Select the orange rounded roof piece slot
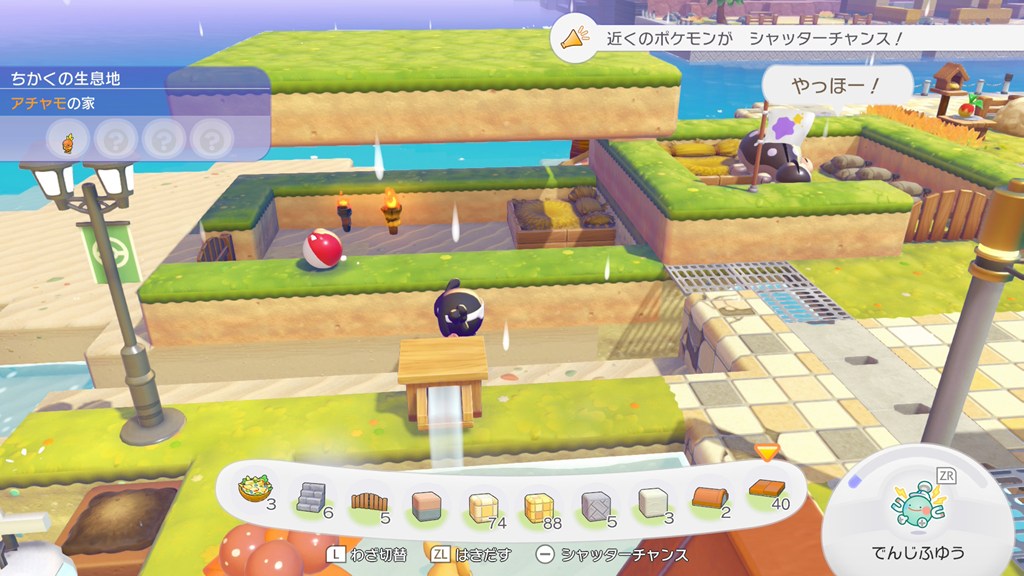Image resolution: width=1024 pixels, height=576 pixels. [x=710, y=497]
